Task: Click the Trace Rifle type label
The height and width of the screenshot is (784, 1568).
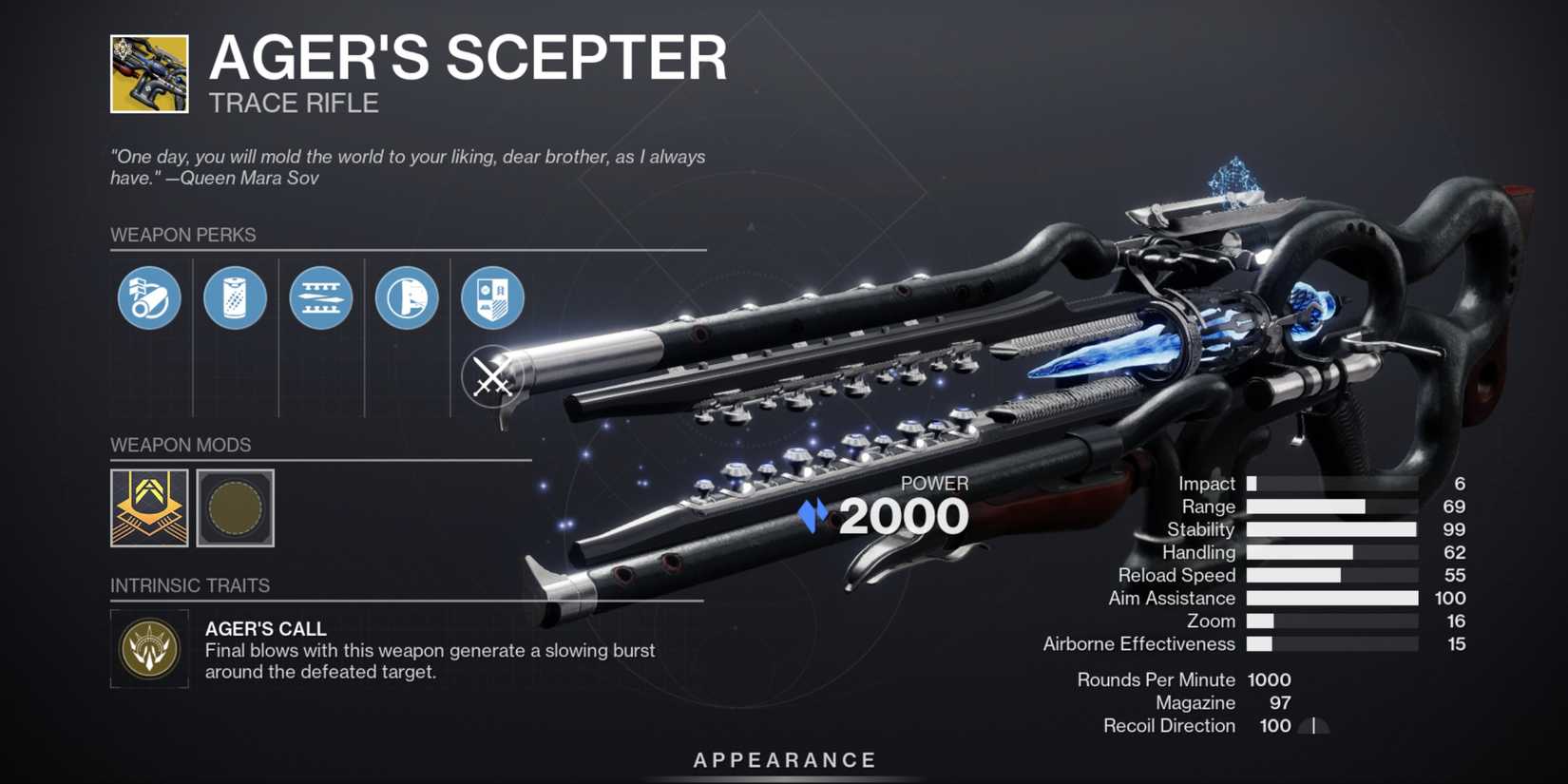Action: [293, 103]
